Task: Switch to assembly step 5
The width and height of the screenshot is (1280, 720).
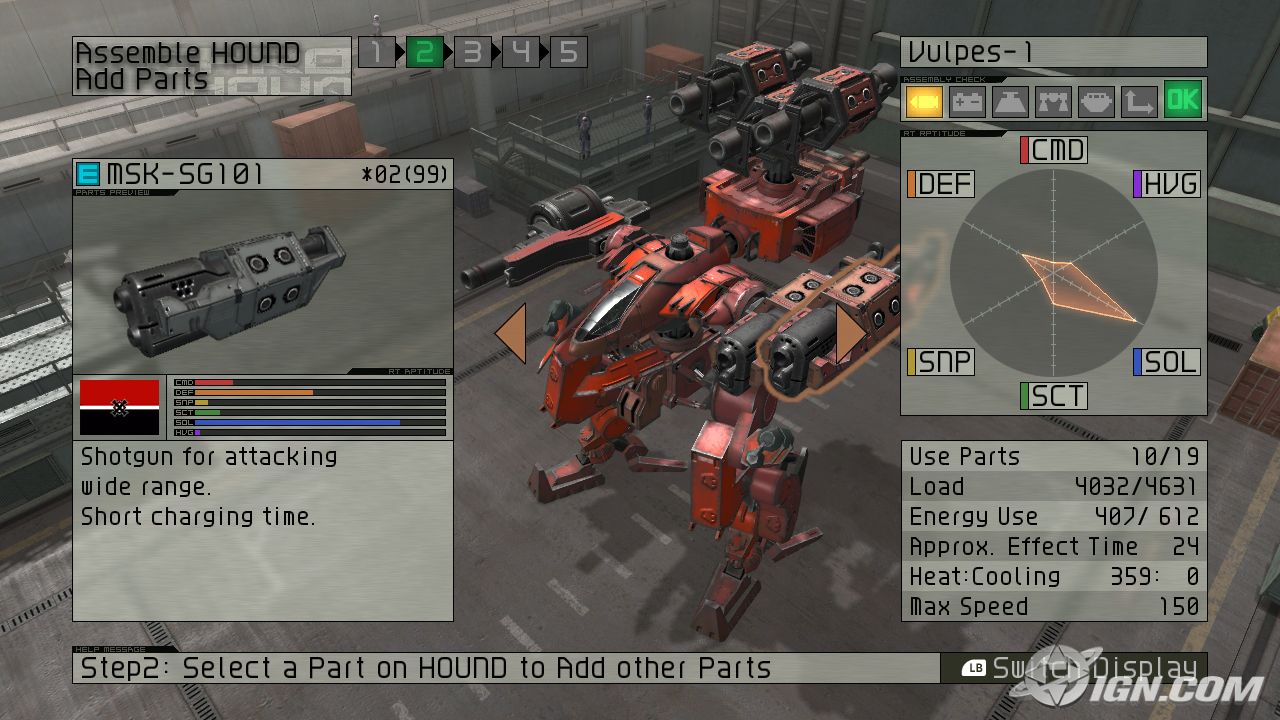Action: [568, 52]
